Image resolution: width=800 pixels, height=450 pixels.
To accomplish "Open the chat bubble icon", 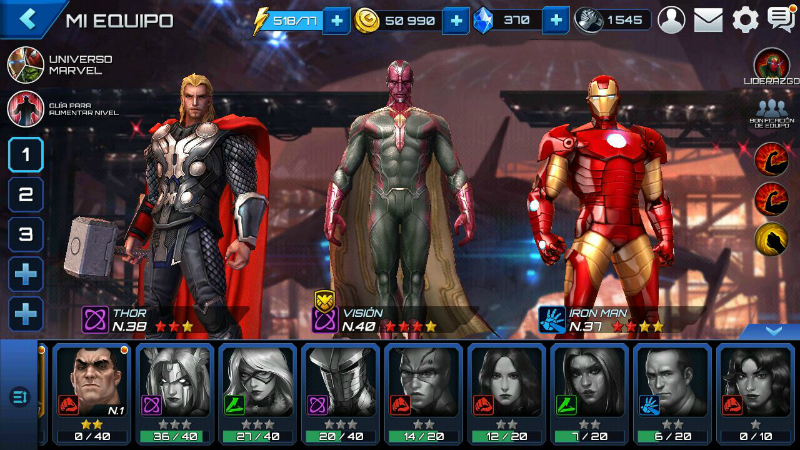I will tap(780, 19).
